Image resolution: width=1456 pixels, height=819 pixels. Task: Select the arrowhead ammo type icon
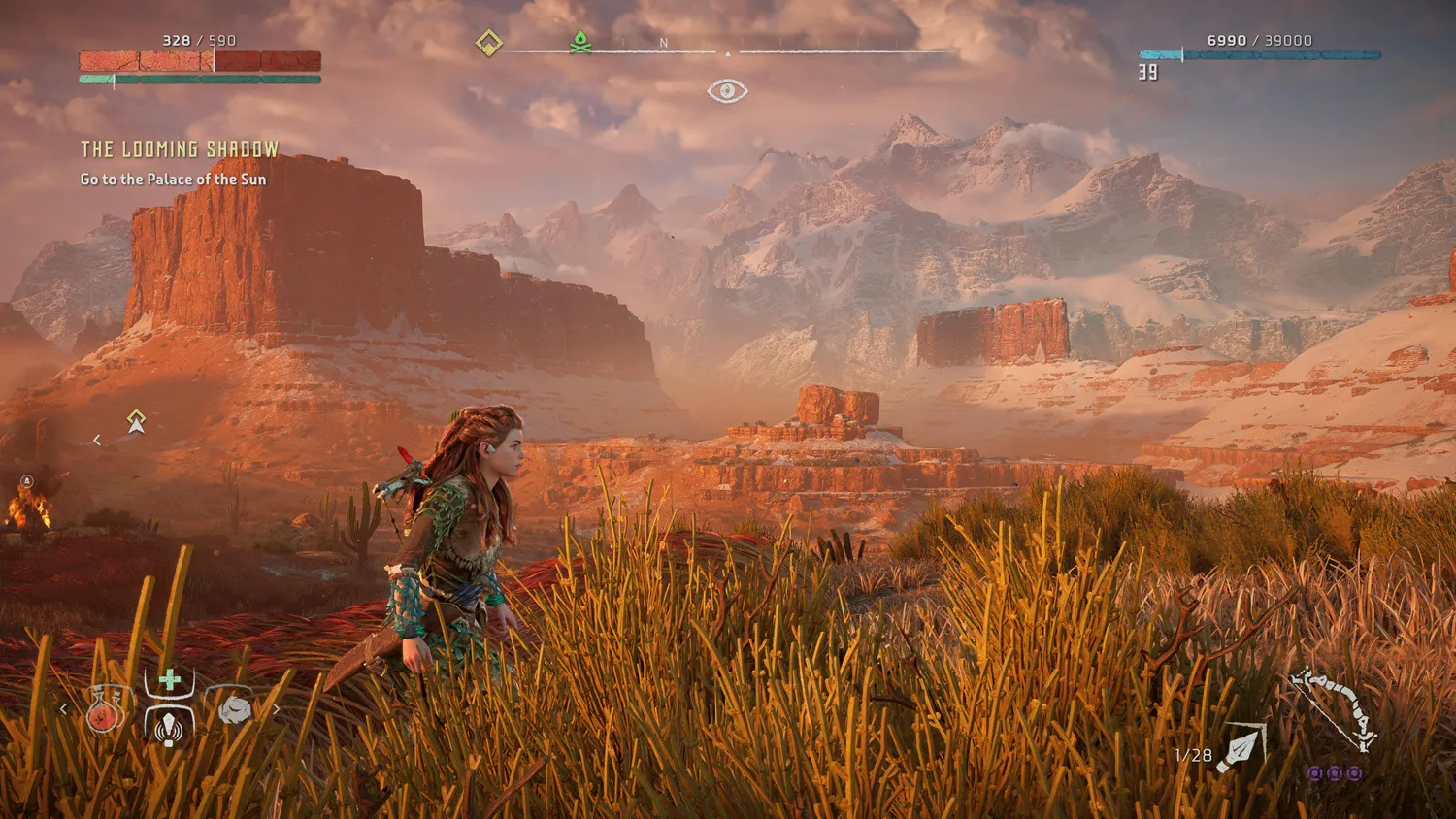click(x=1242, y=747)
